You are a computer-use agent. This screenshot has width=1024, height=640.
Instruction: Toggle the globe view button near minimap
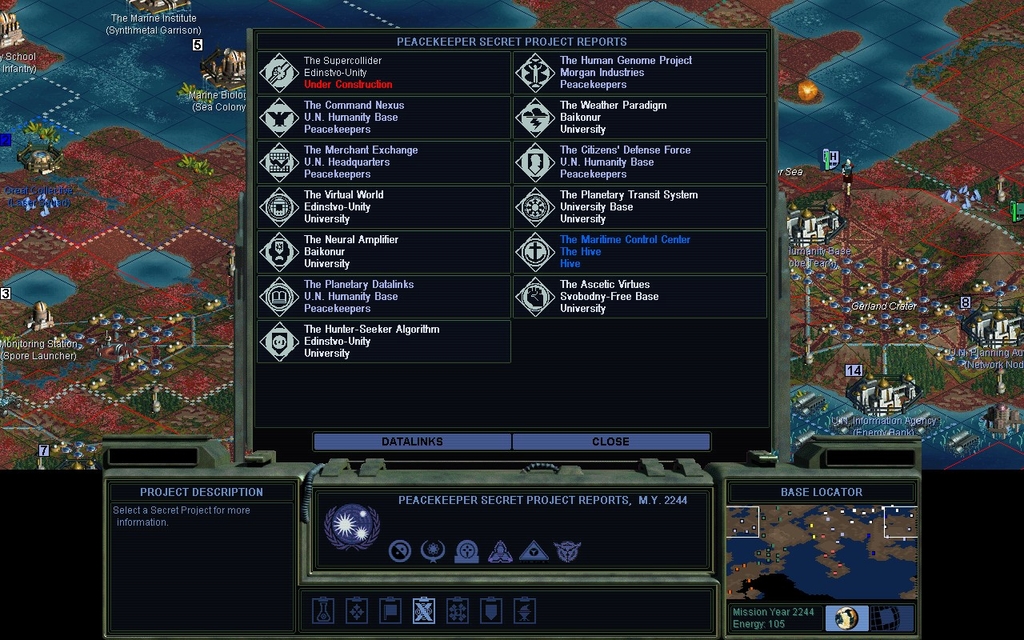[847, 618]
